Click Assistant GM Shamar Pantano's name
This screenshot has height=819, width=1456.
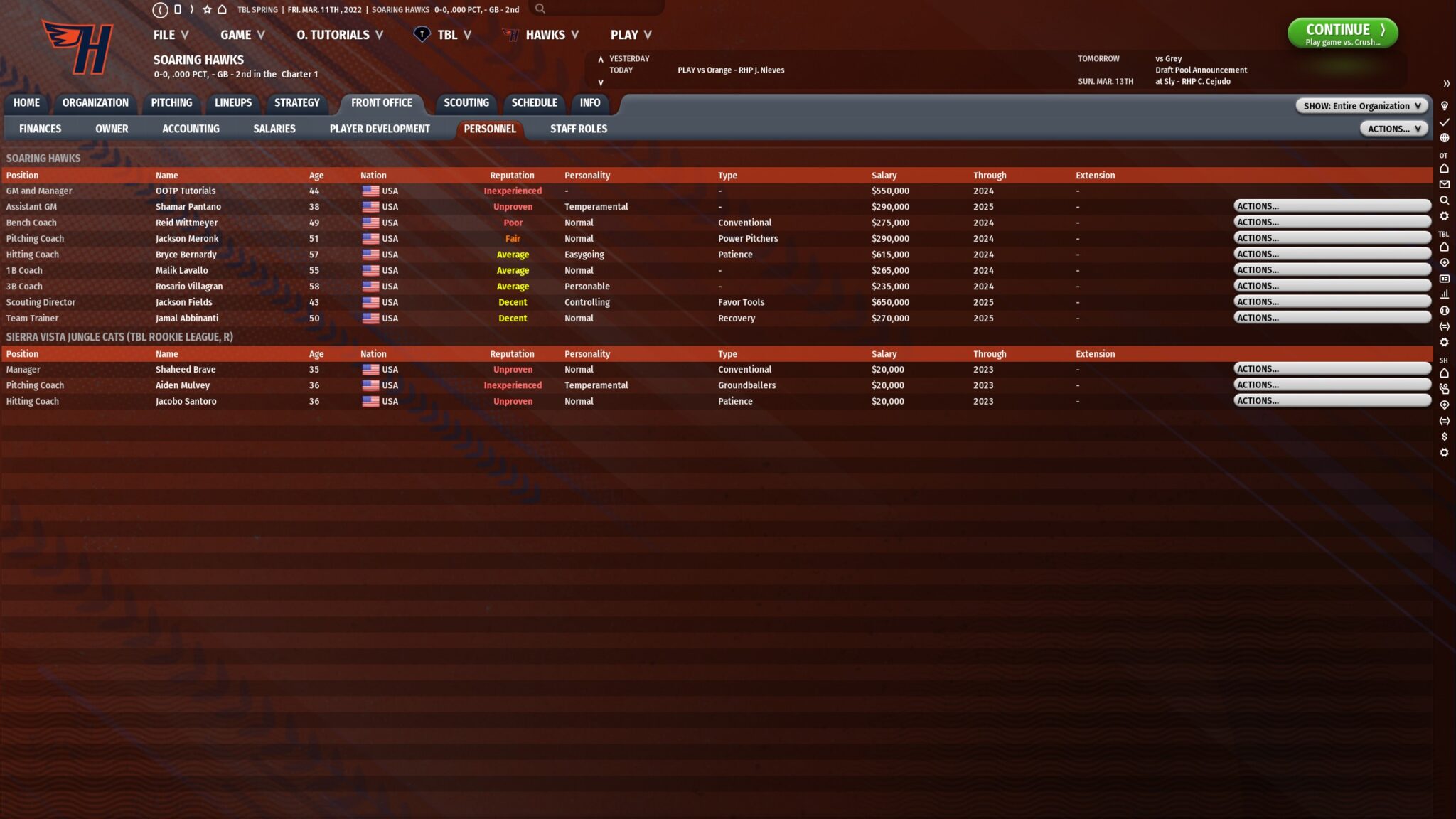188,206
